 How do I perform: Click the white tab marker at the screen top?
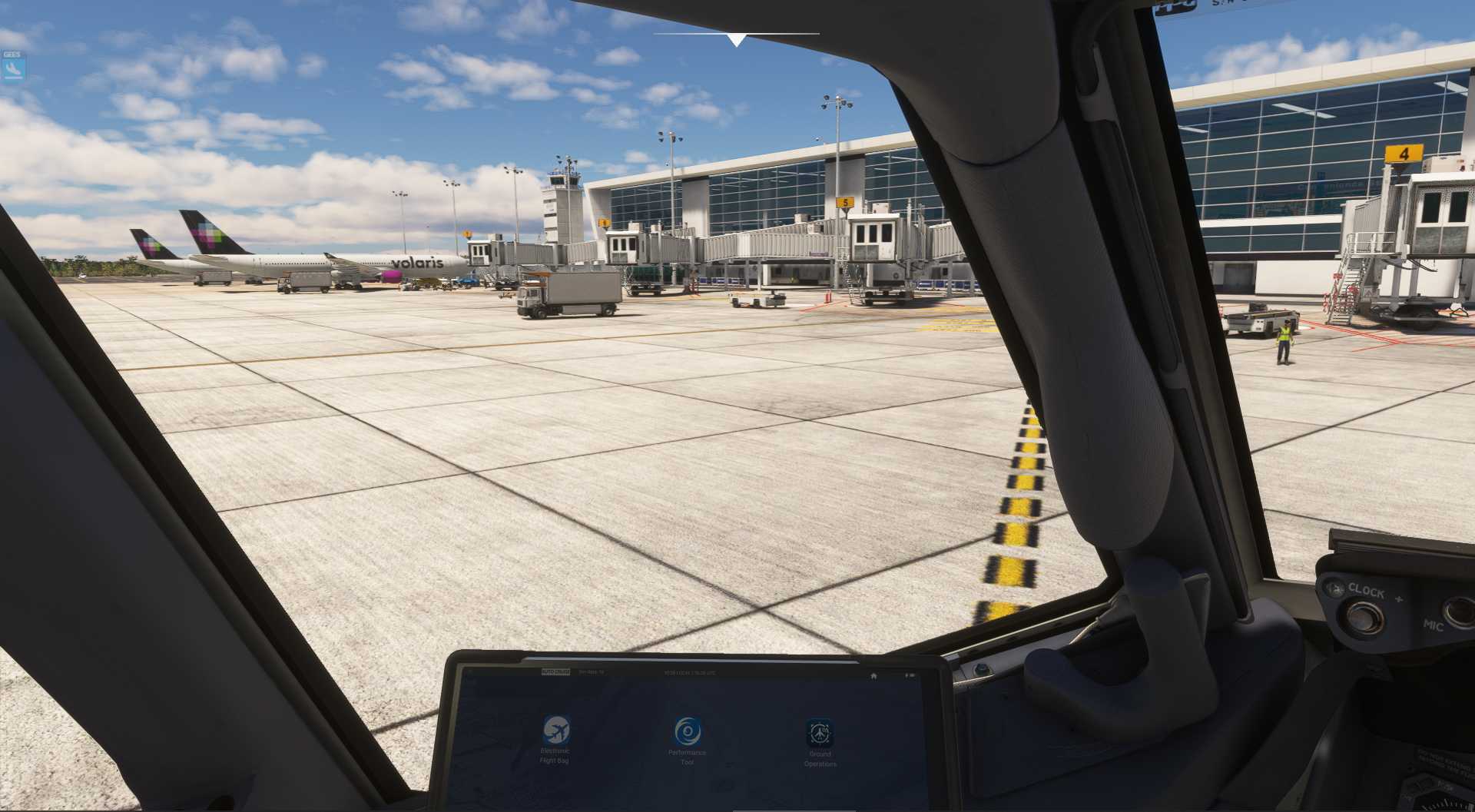coord(737,34)
